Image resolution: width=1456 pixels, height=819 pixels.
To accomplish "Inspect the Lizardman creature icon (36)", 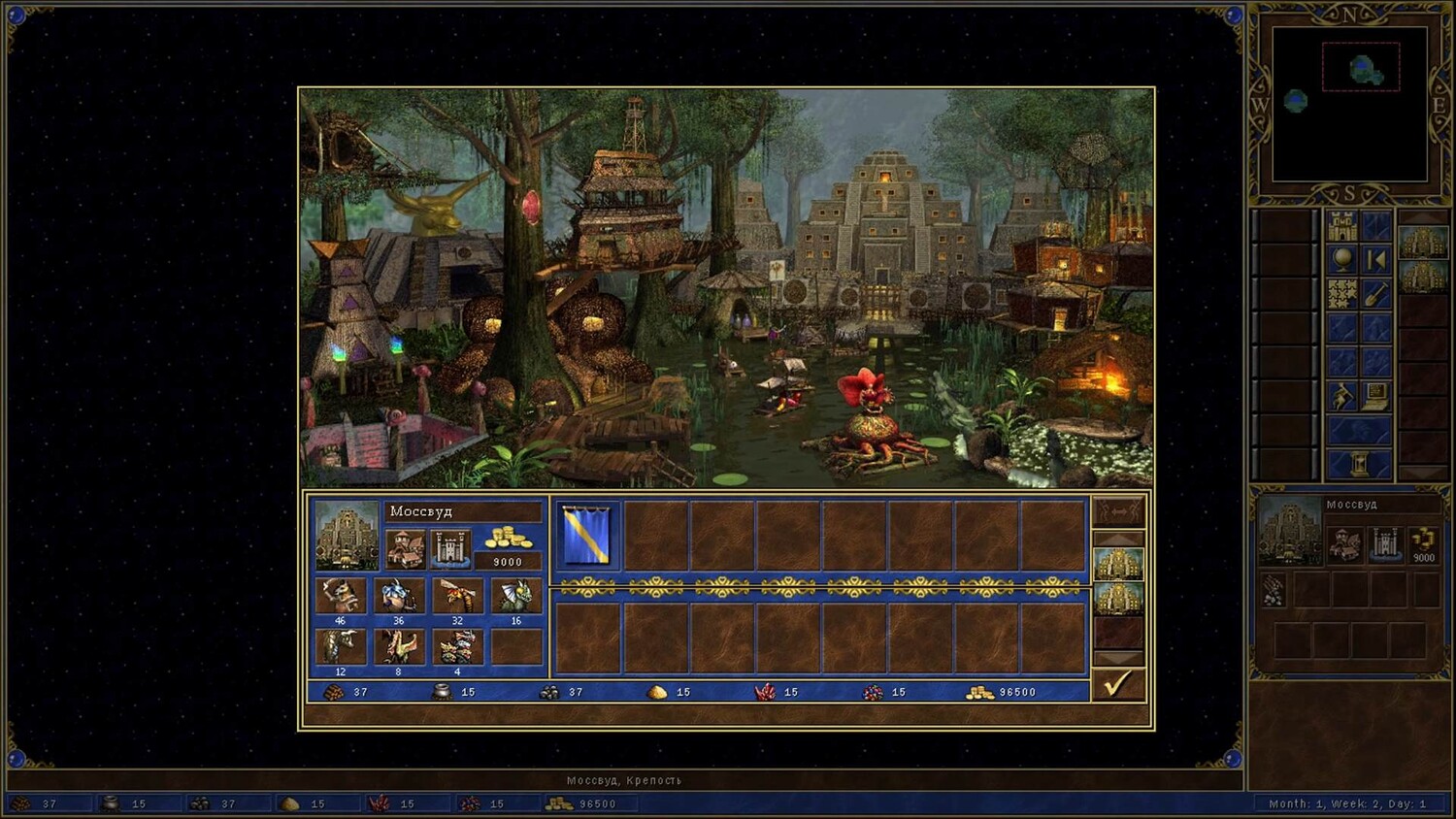I will [399, 596].
